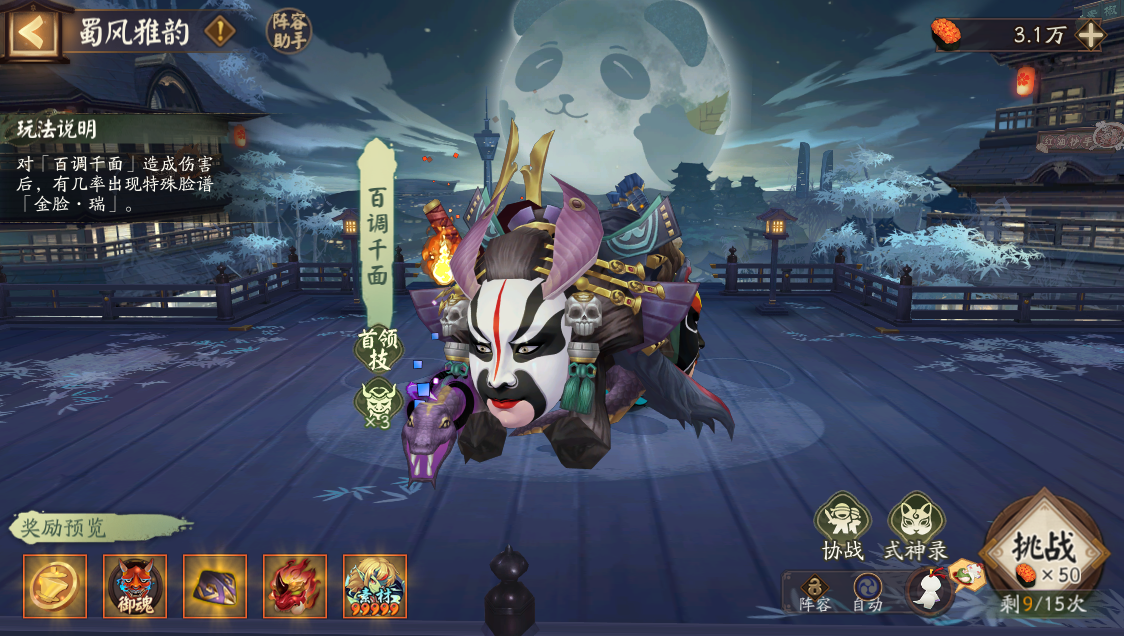Screen dimensions: 1124x636
Task: Preview the 素材 99999 material reward
Action: pos(375,585)
